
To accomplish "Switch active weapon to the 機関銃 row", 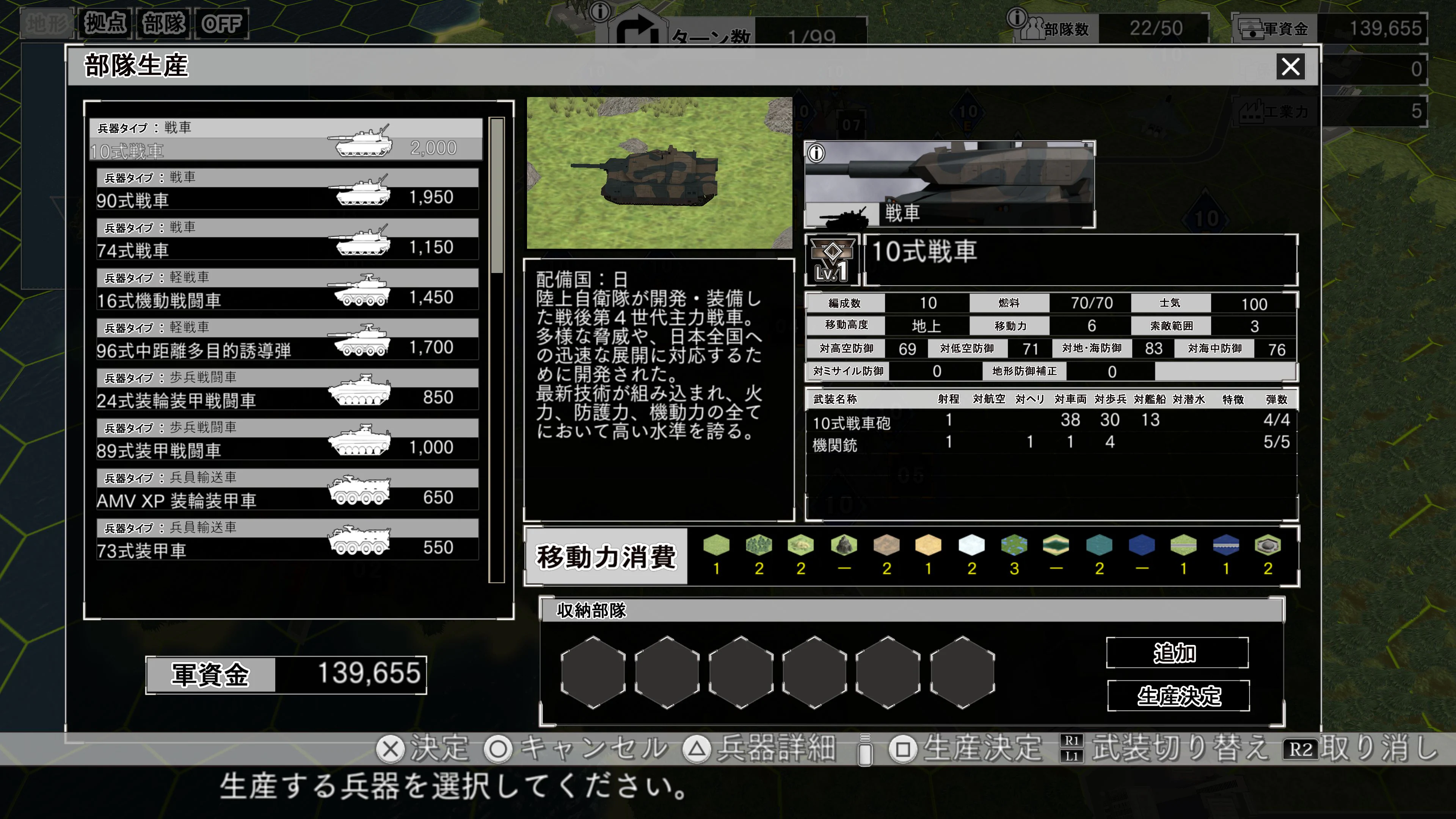I will tap(848, 445).
